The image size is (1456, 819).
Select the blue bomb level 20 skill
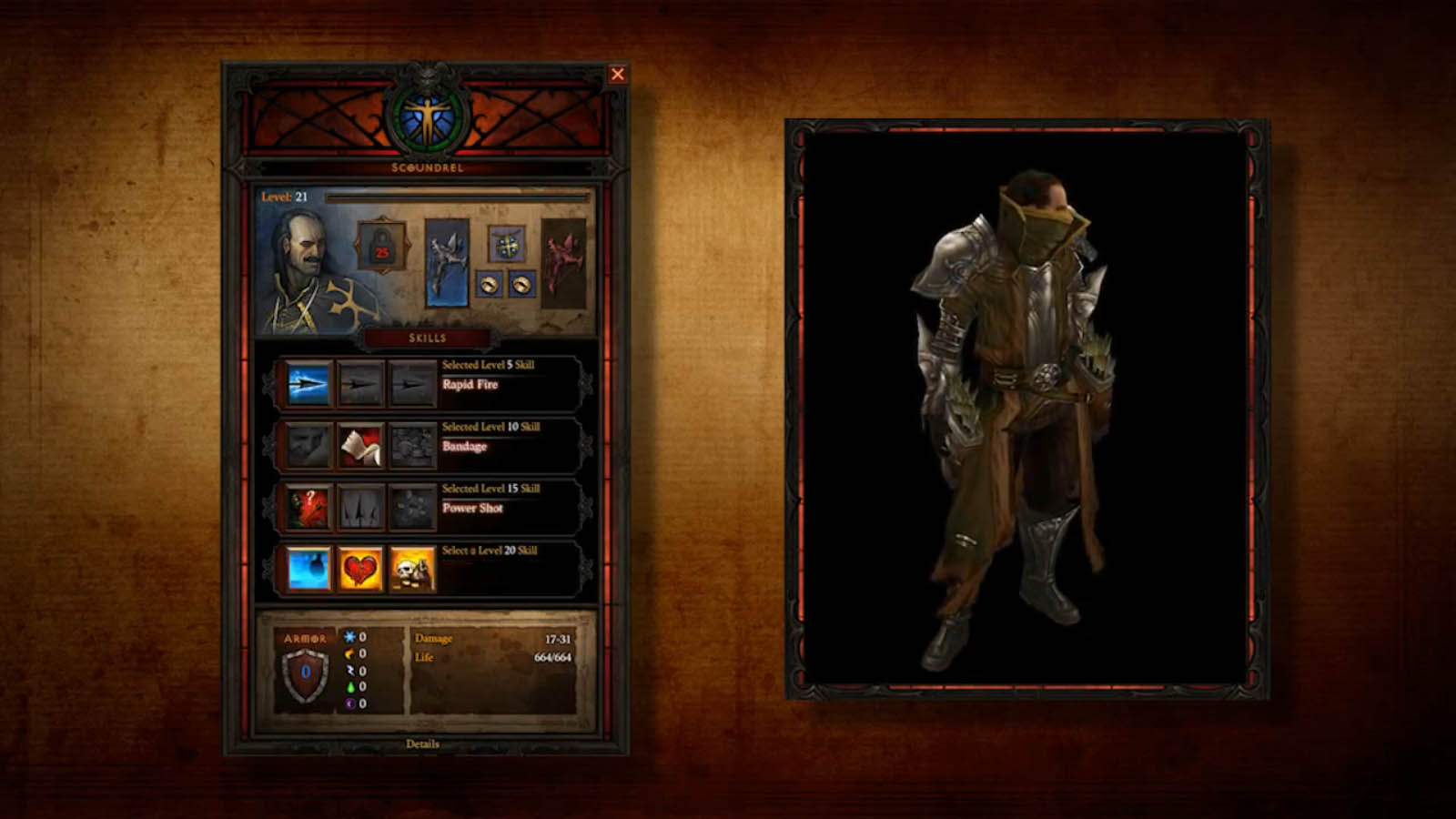tap(308, 569)
